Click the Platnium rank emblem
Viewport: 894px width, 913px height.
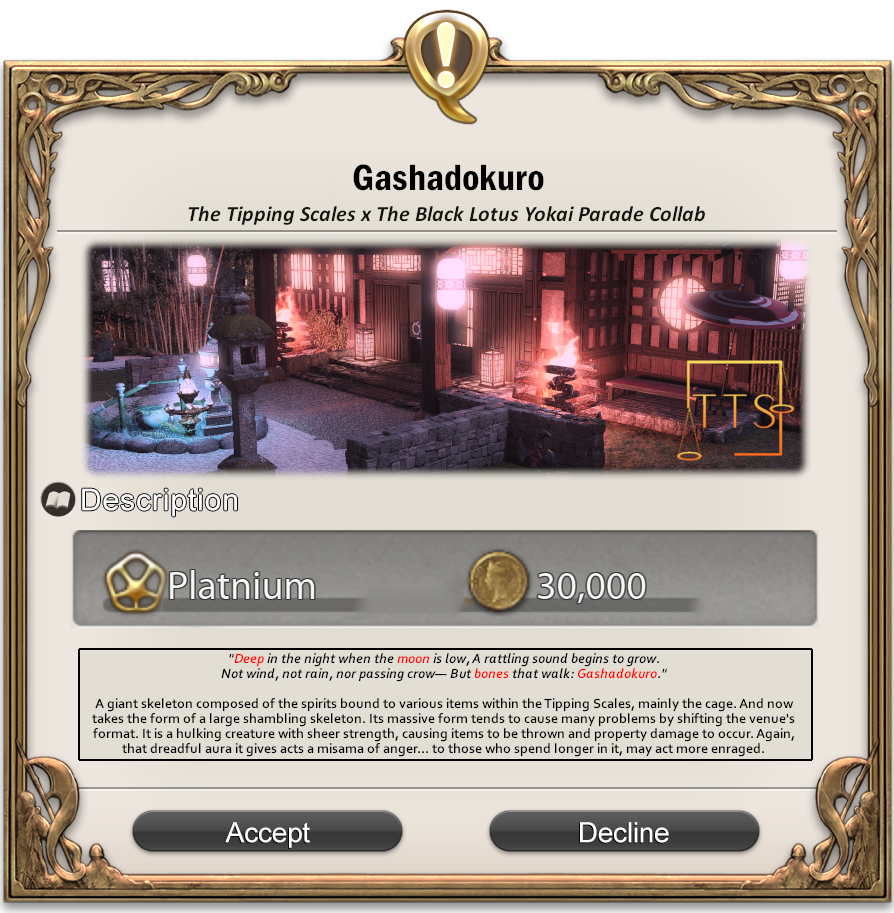coord(133,585)
